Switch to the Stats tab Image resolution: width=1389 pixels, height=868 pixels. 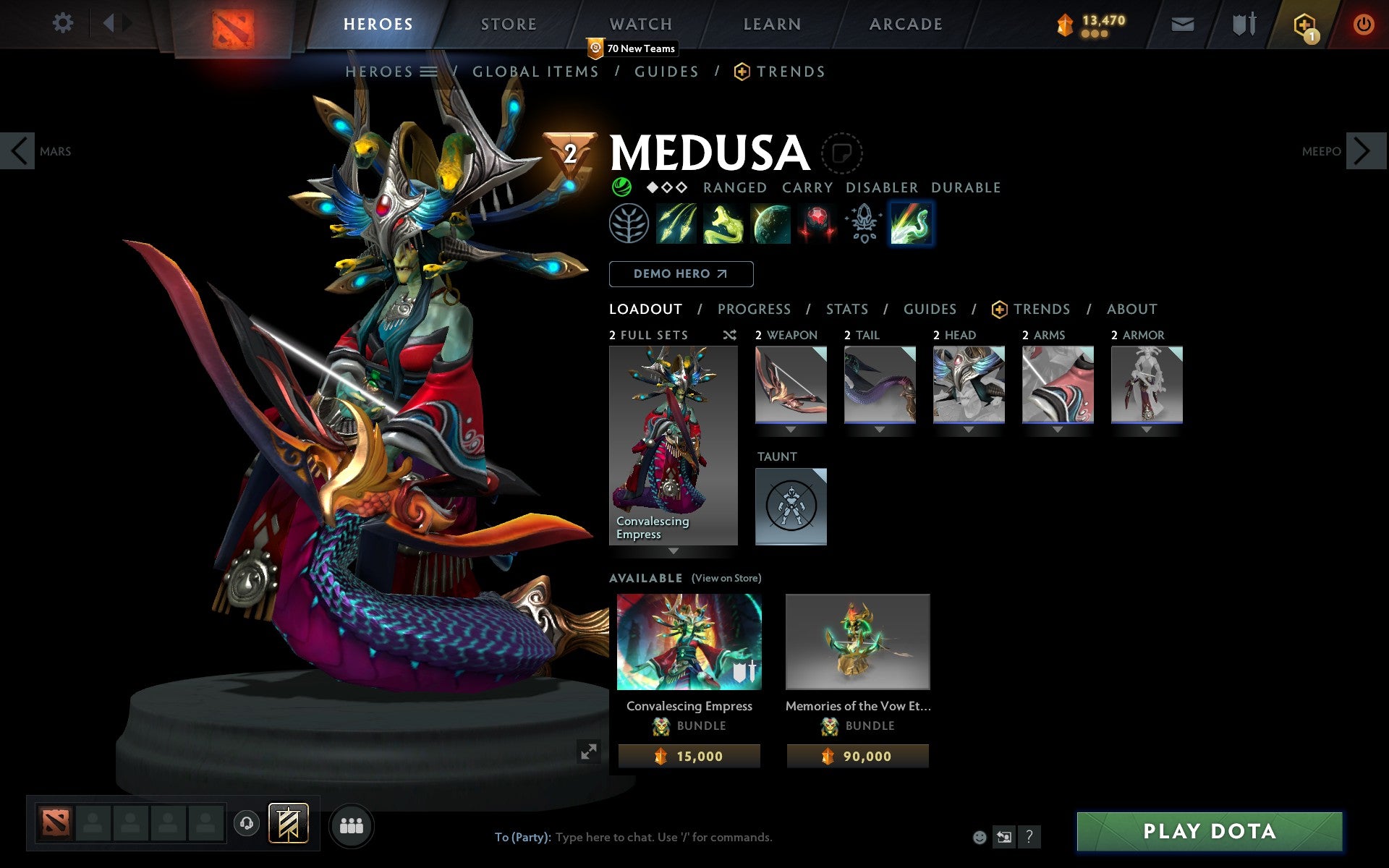[846, 309]
